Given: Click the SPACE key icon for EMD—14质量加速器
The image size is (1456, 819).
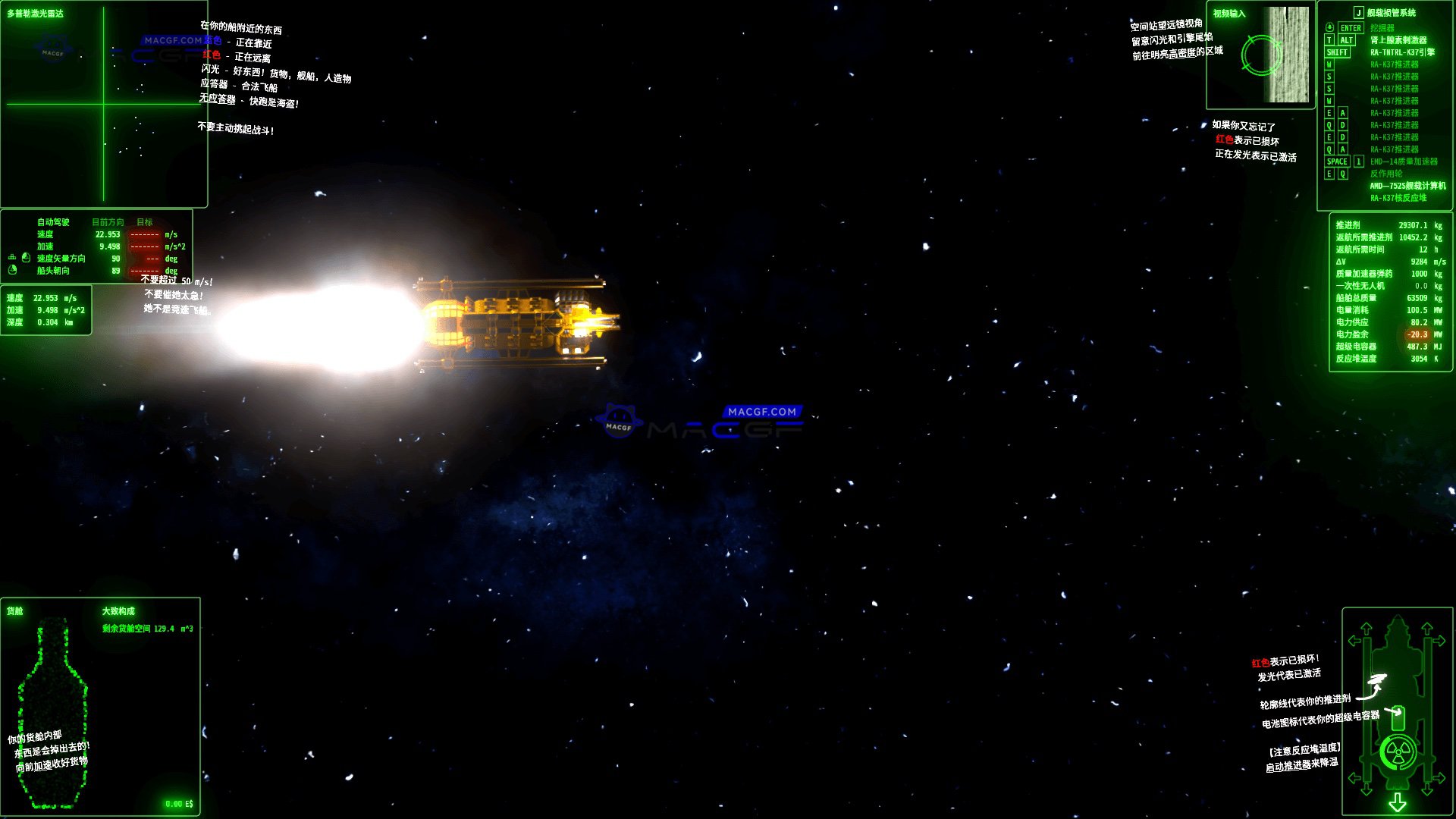Looking at the screenshot, I should 1337,162.
